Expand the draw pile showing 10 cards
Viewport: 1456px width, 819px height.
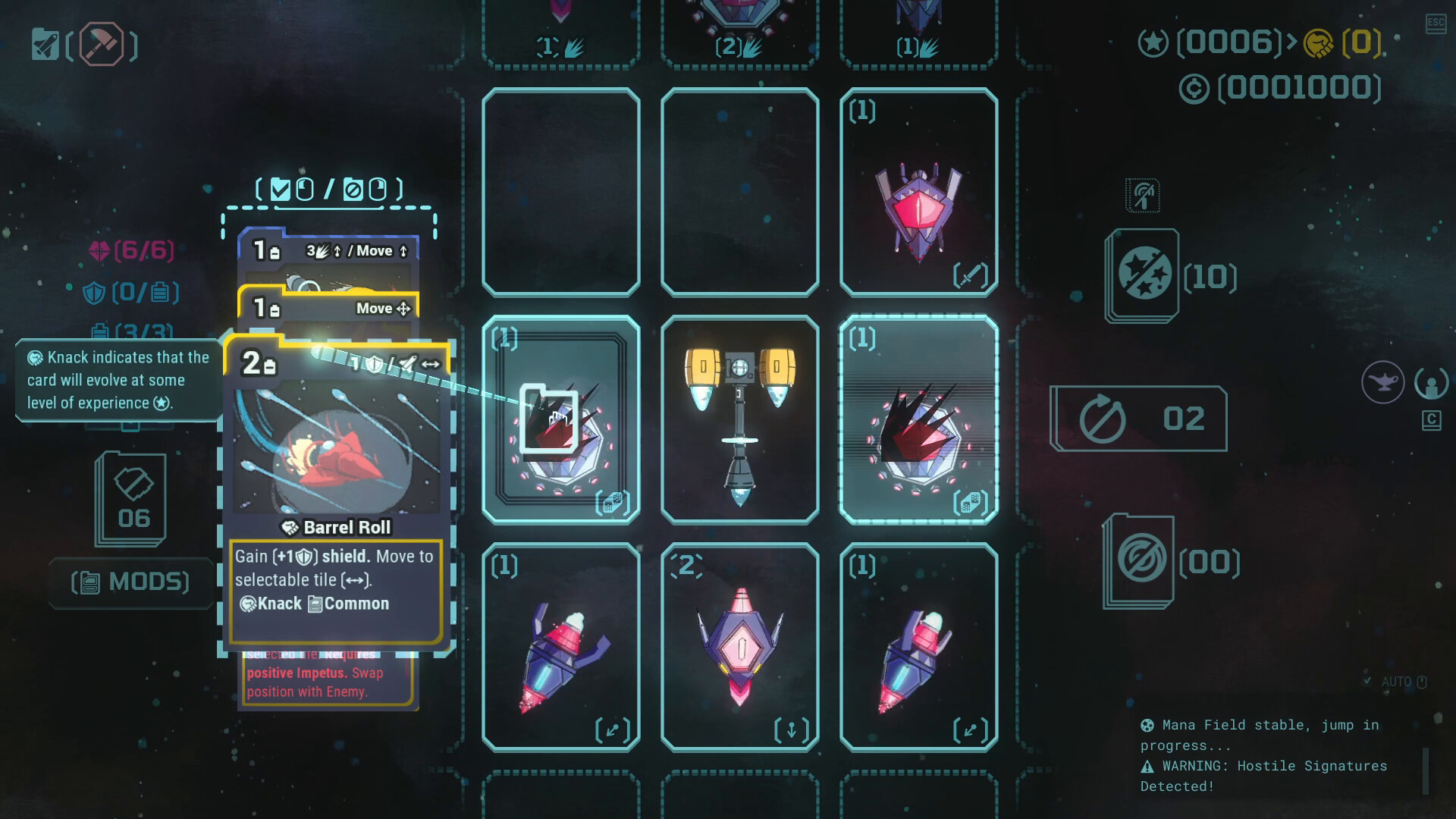point(1142,275)
